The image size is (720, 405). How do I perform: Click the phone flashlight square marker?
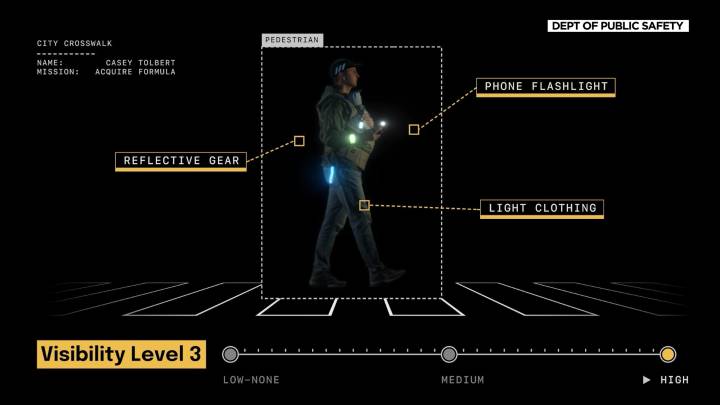[414, 129]
